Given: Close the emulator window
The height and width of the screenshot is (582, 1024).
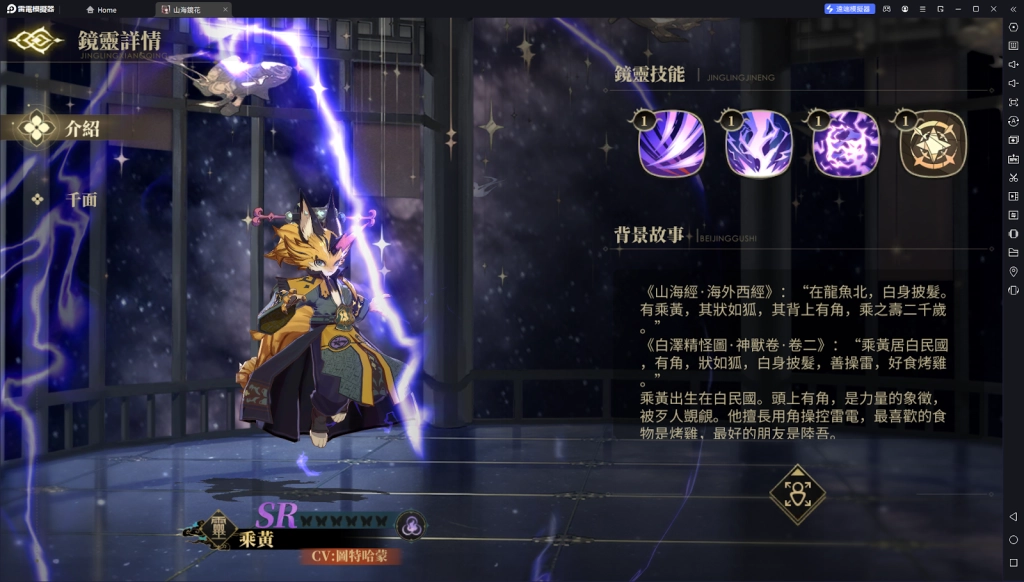Looking at the screenshot, I should tap(995, 9).
